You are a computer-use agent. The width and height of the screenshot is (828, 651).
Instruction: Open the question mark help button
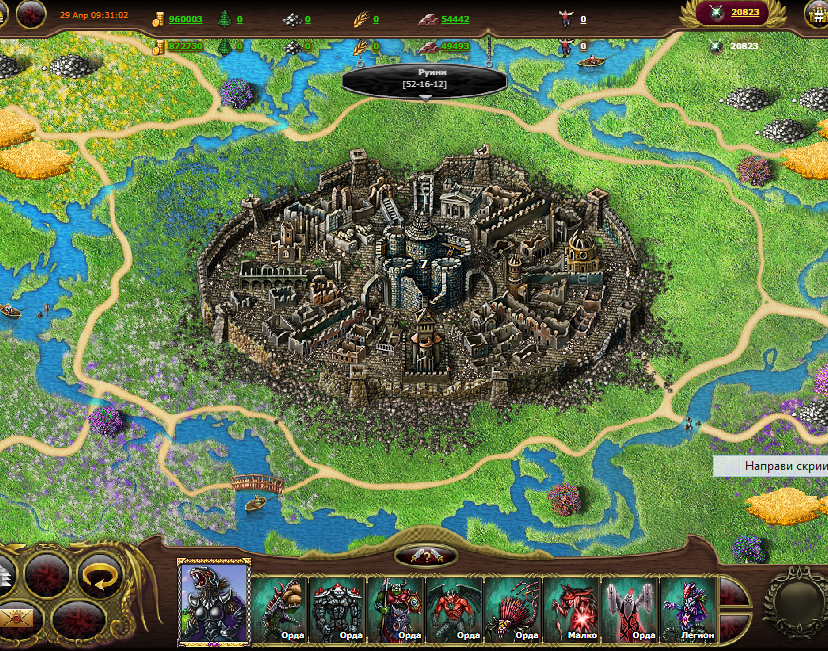pyautogui.click(x=426, y=557)
